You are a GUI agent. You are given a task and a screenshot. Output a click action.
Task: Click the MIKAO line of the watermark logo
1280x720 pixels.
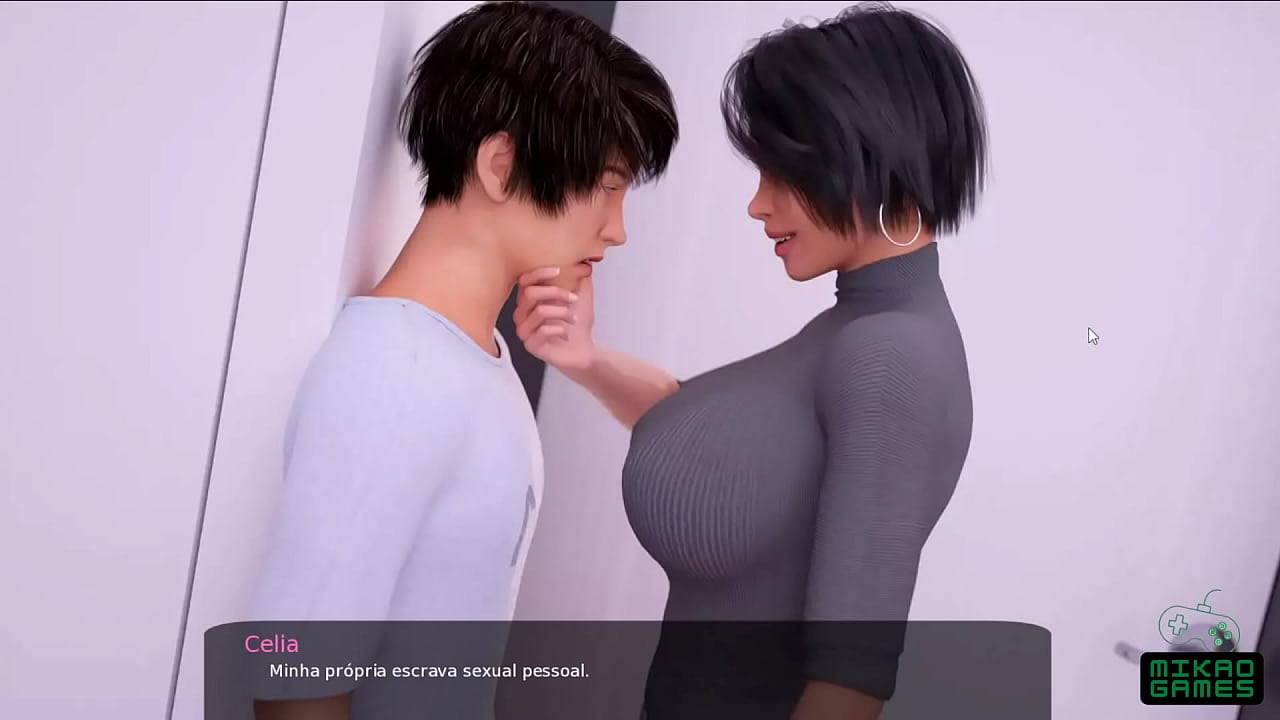tap(1202, 668)
